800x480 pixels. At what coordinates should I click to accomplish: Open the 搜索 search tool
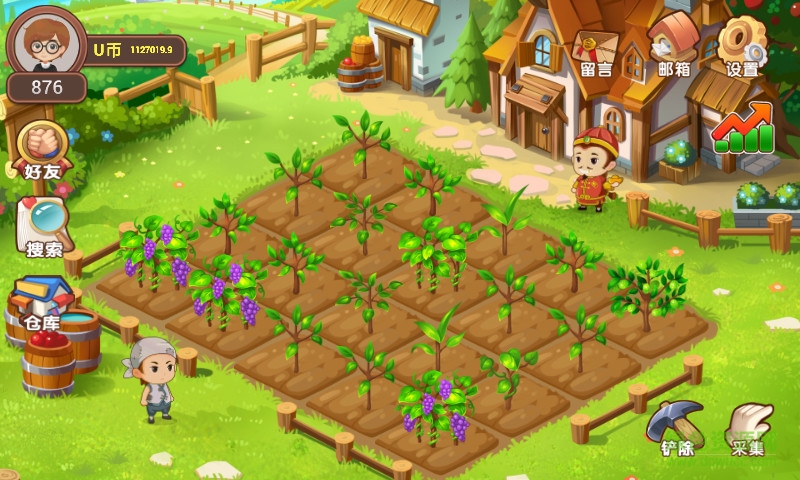click(43, 226)
